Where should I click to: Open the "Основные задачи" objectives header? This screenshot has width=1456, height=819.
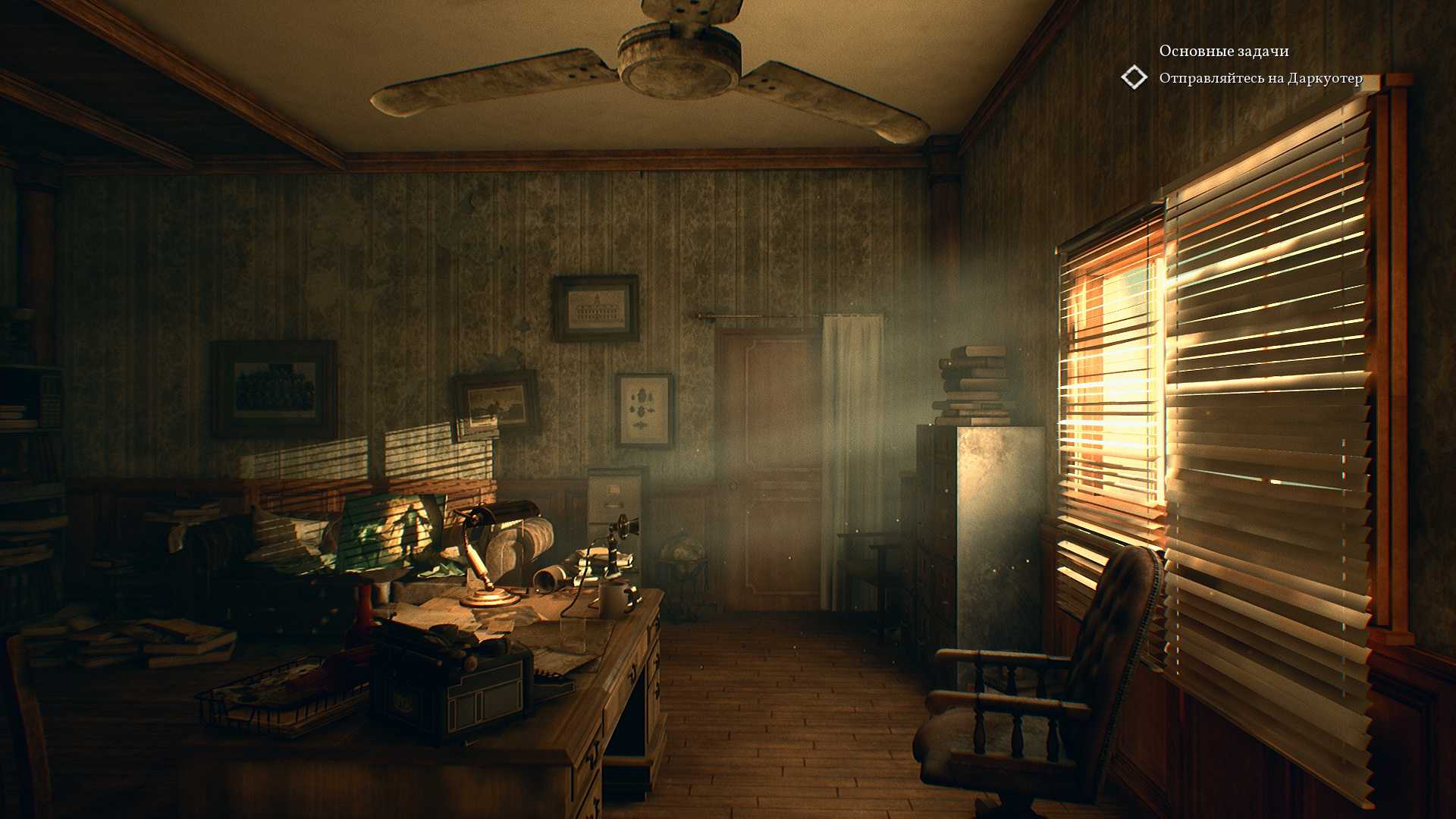pyautogui.click(x=1223, y=51)
